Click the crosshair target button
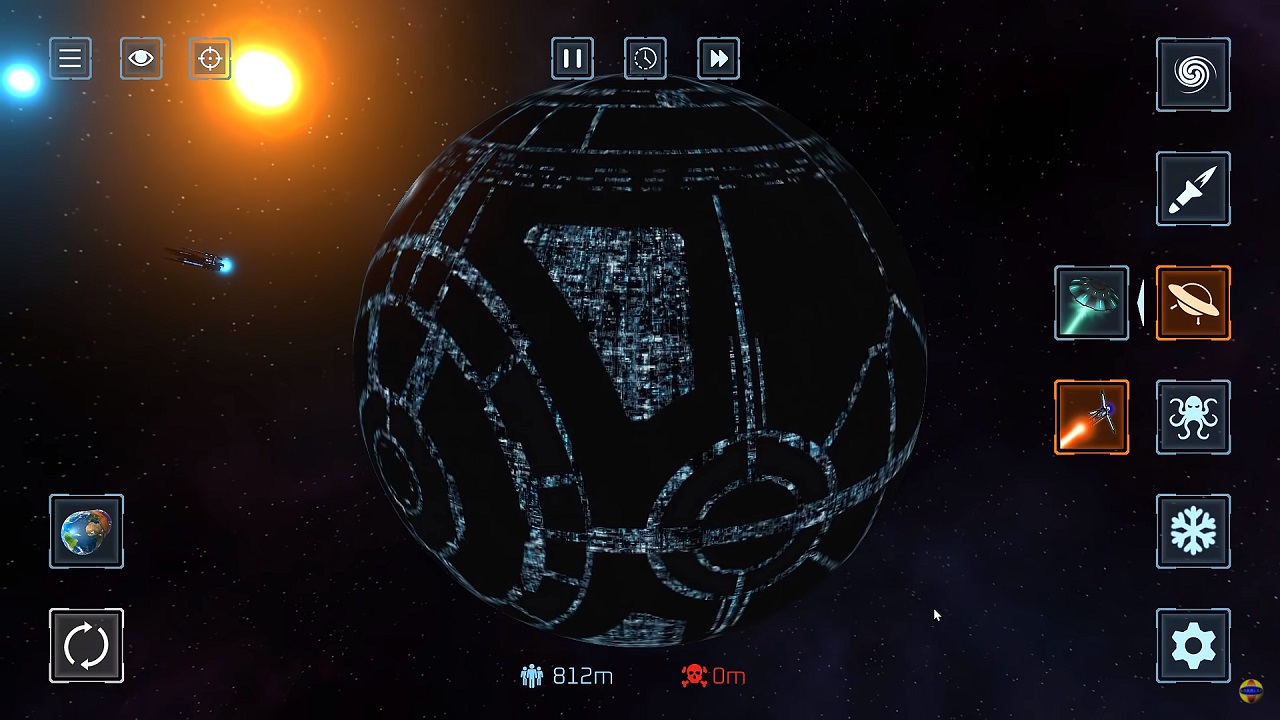The width and height of the screenshot is (1280, 720). (210, 59)
